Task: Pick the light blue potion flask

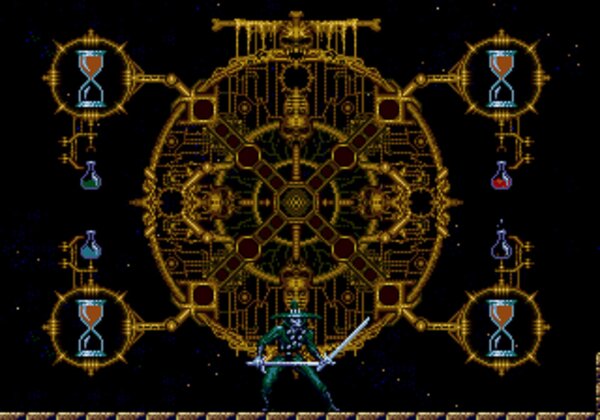Action: pyautogui.click(x=91, y=246)
